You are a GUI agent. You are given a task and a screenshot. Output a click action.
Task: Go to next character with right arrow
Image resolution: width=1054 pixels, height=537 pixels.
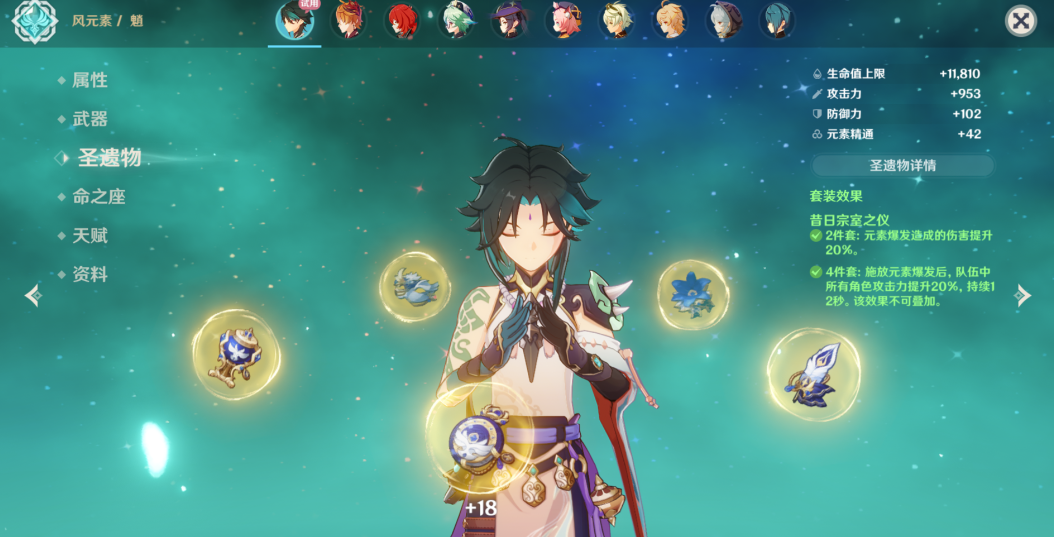[1022, 295]
